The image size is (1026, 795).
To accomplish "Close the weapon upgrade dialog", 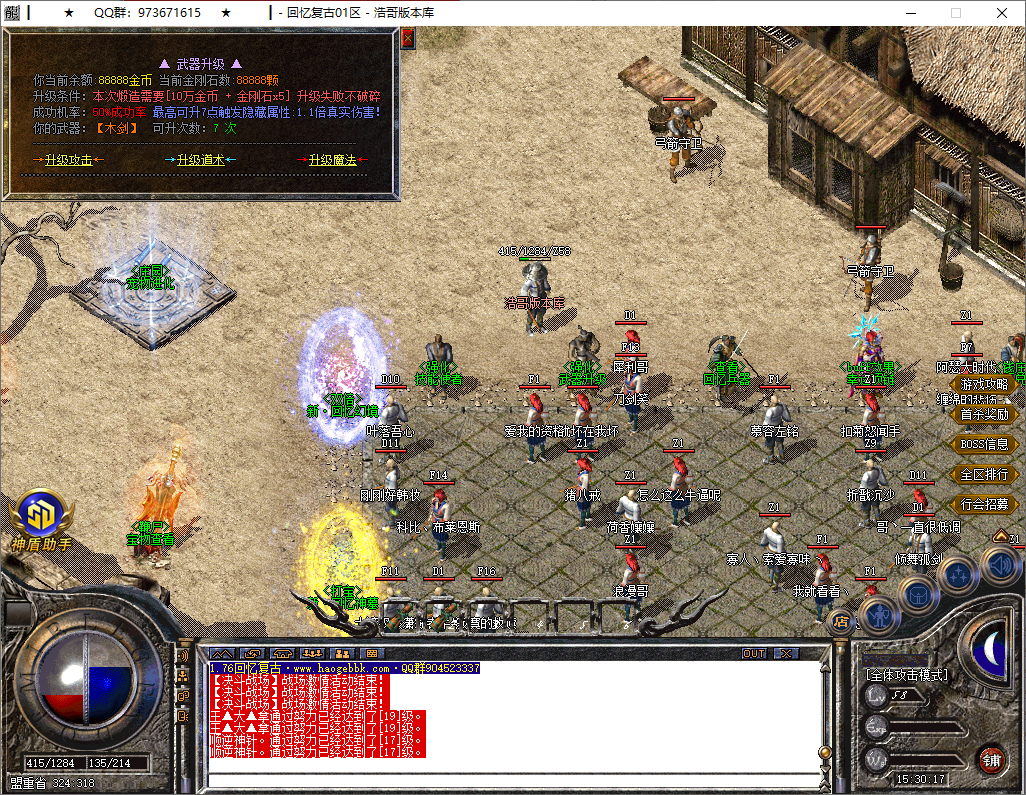I will click(x=407, y=38).
